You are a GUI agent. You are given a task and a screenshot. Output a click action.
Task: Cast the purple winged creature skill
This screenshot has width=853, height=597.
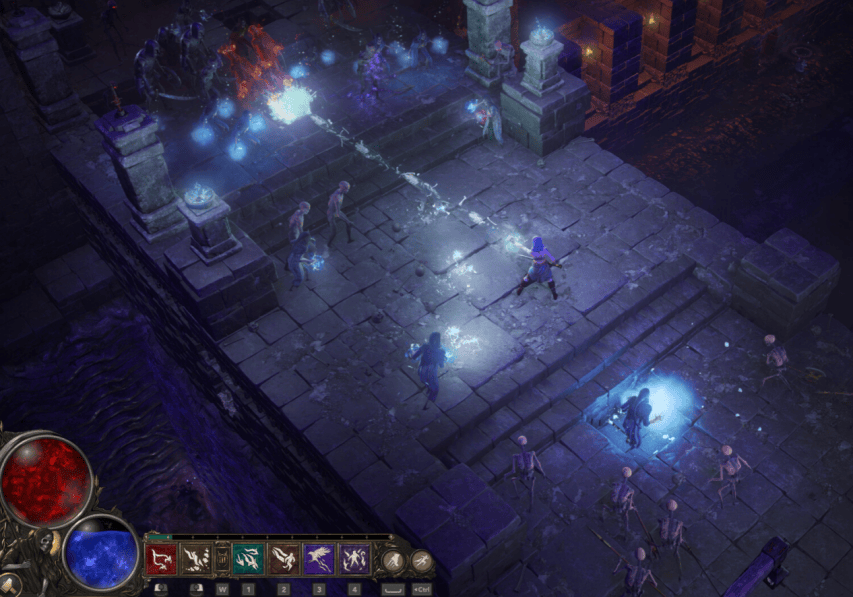[x=319, y=559]
